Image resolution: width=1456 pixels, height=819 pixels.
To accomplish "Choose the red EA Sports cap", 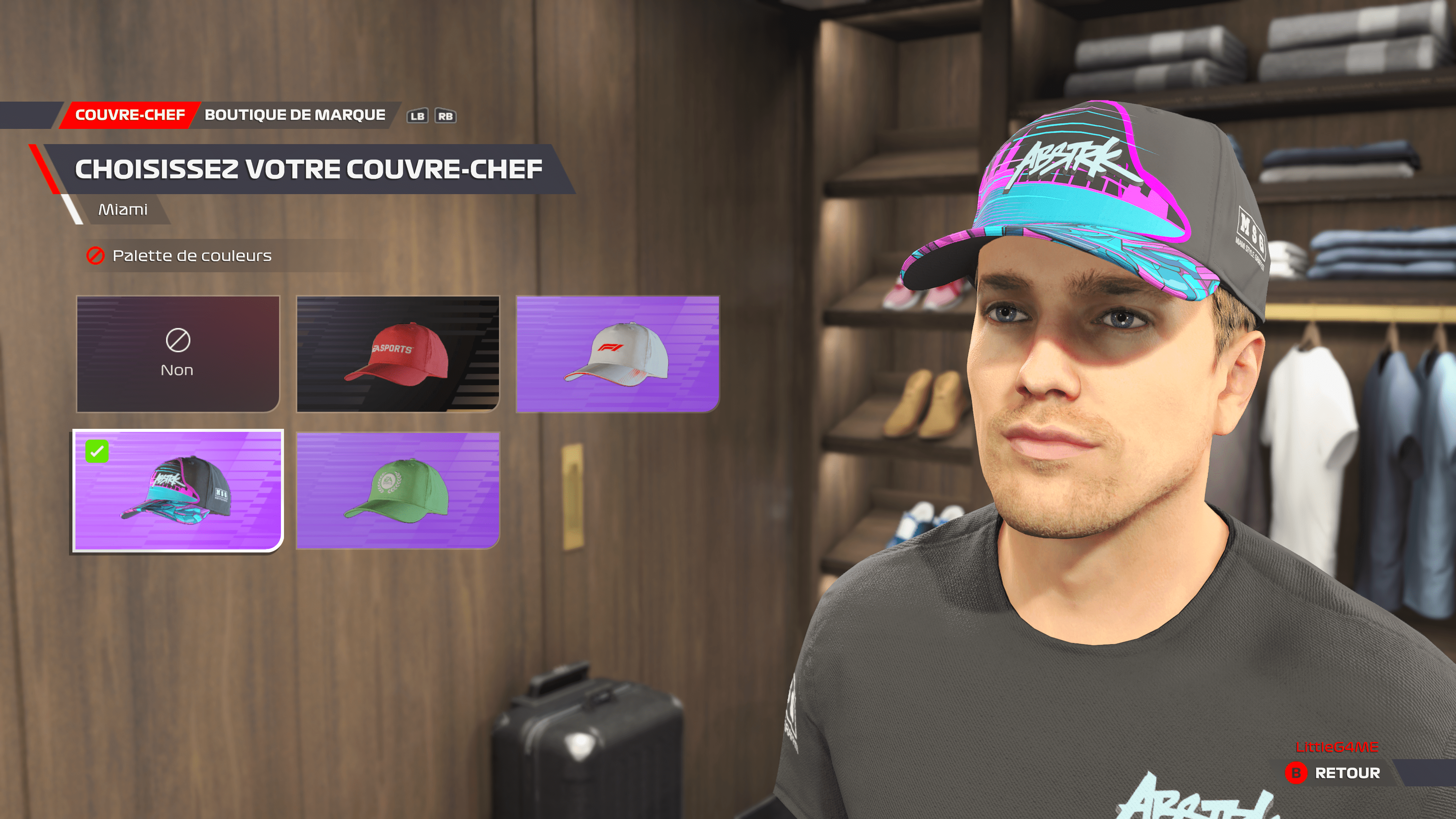I will [398, 354].
